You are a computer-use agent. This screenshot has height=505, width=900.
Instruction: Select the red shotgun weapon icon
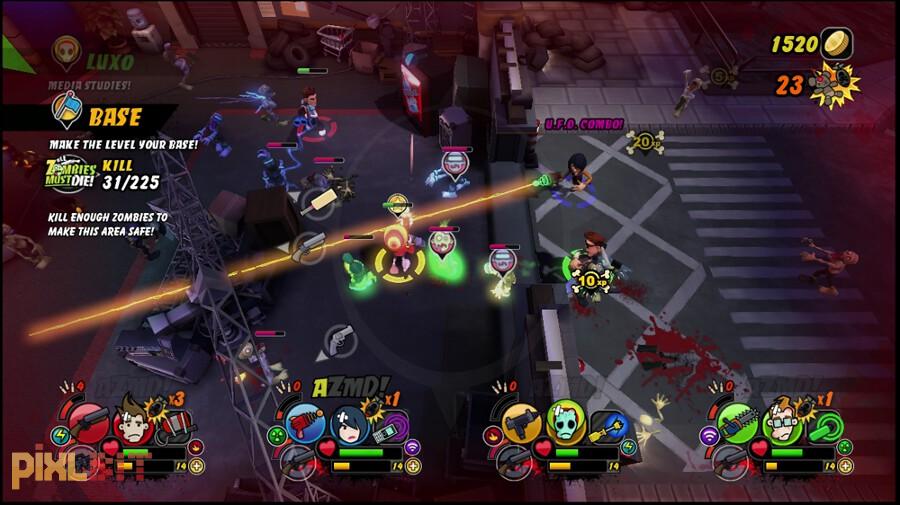[89, 421]
